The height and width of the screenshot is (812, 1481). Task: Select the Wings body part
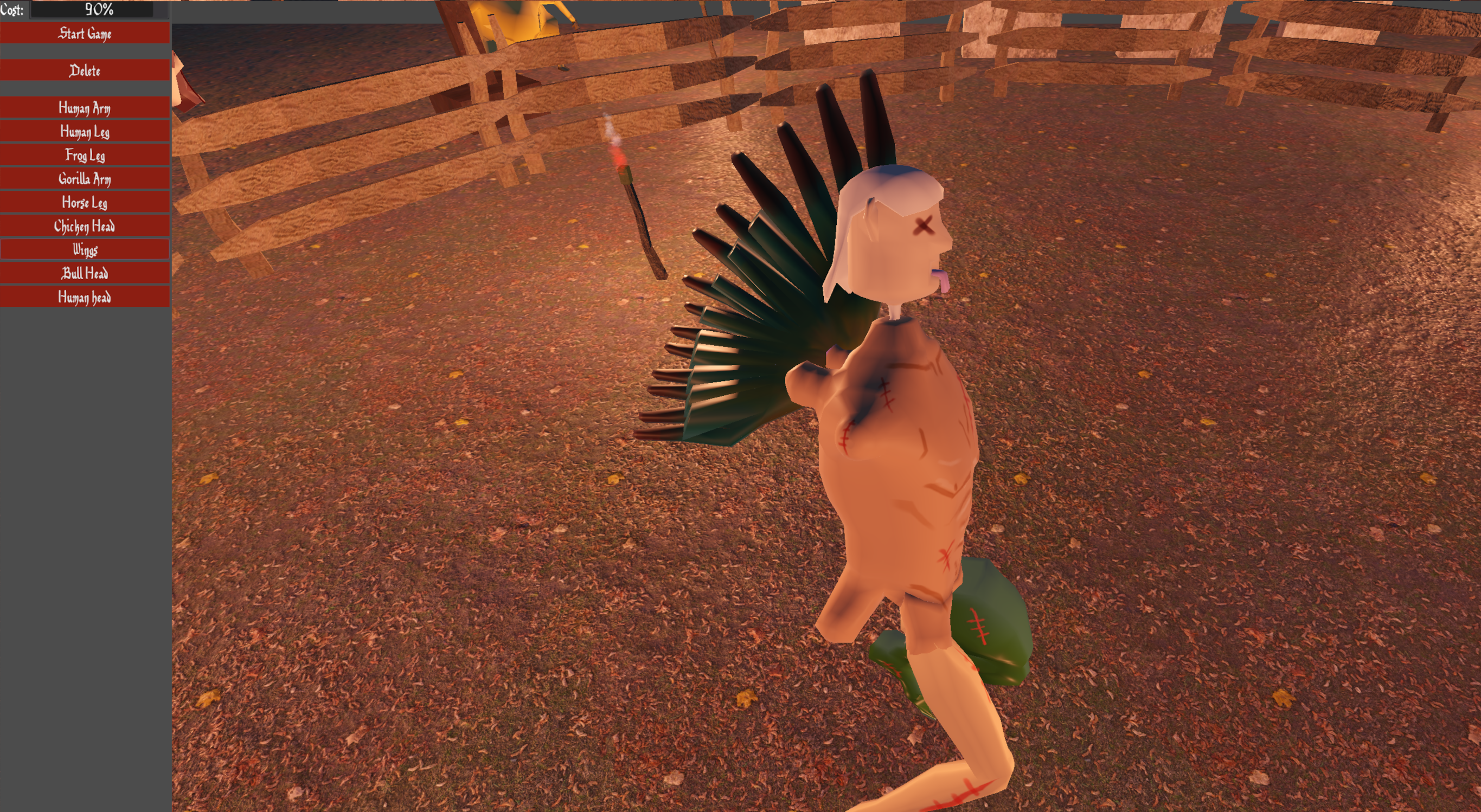click(85, 249)
